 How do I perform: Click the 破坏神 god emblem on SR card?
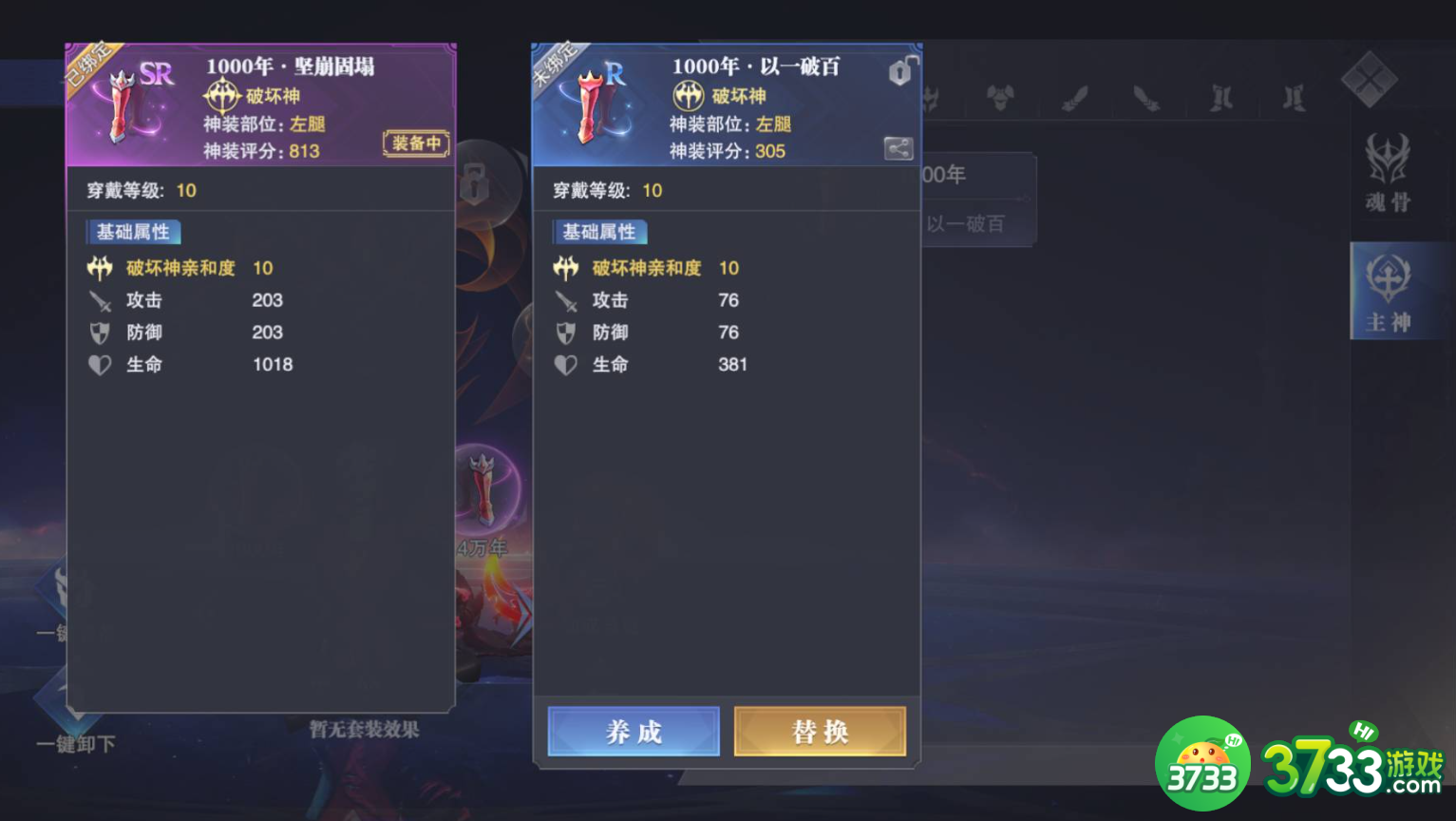click(x=221, y=97)
